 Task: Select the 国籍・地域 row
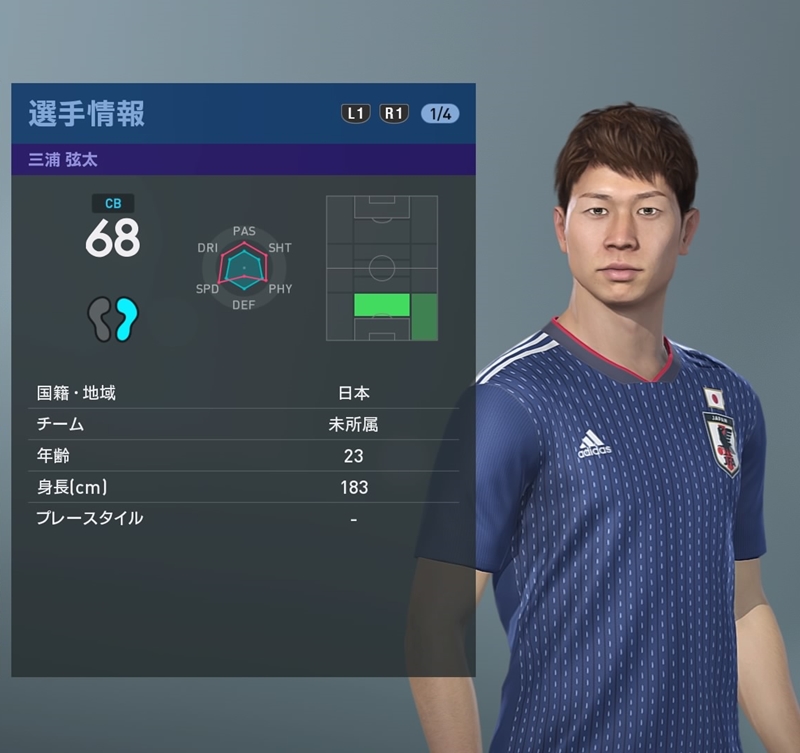coord(243,393)
